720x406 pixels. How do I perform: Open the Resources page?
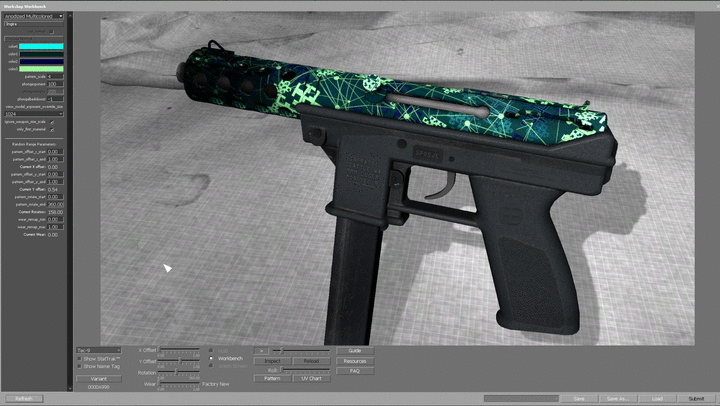pos(355,361)
